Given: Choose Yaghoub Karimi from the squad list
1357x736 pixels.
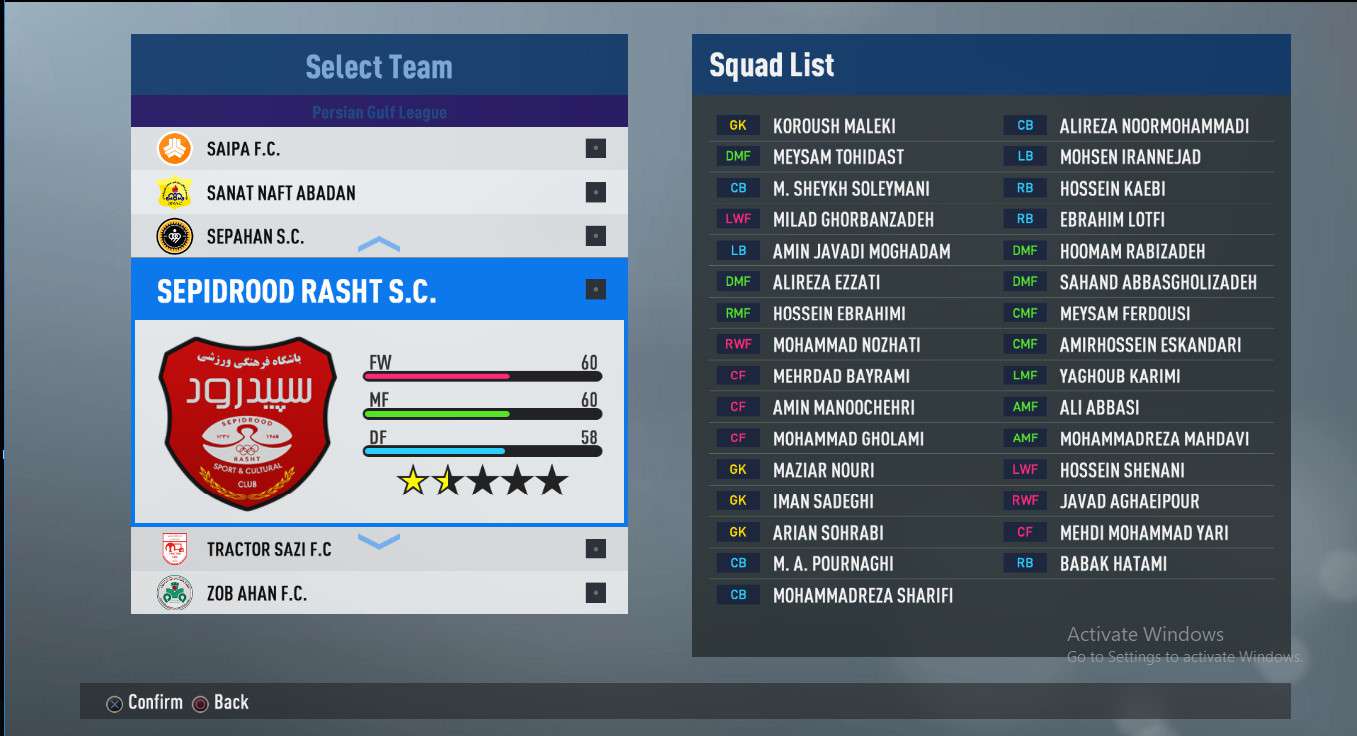Looking at the screenshot, I should click(1119, 376).
